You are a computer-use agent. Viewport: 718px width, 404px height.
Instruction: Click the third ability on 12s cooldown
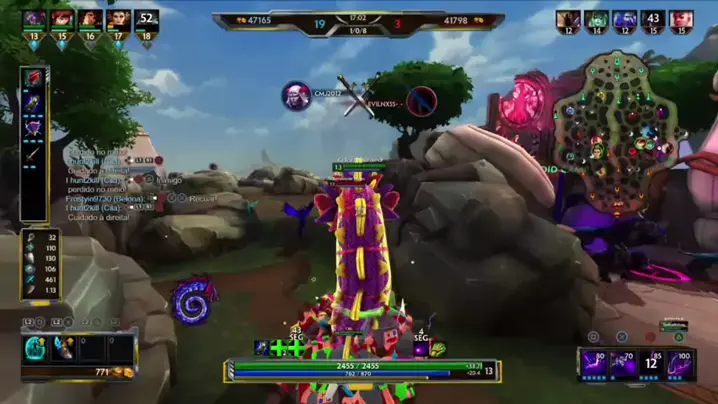[x=651, y=363]
